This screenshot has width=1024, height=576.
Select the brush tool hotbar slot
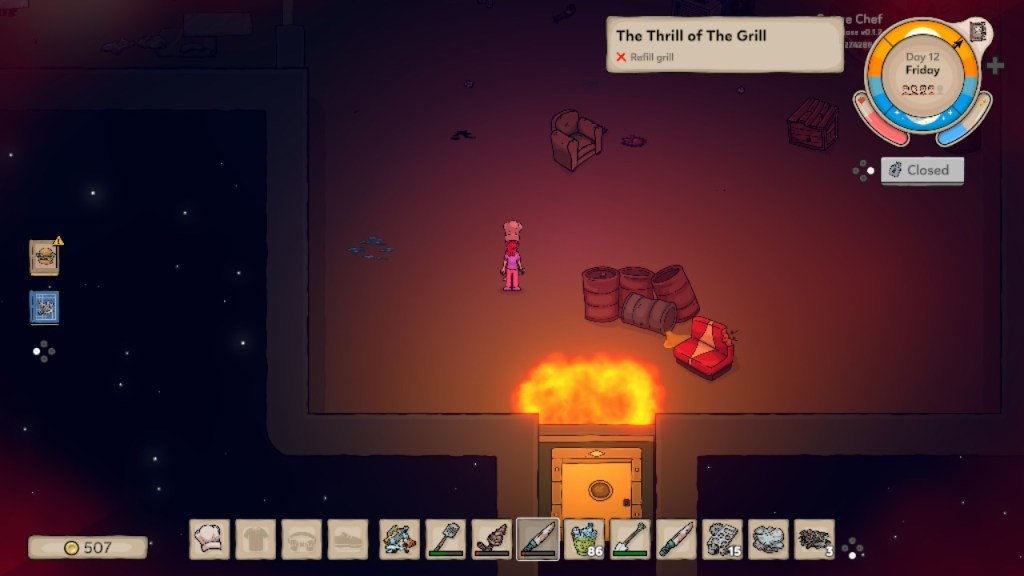point(492,539)
